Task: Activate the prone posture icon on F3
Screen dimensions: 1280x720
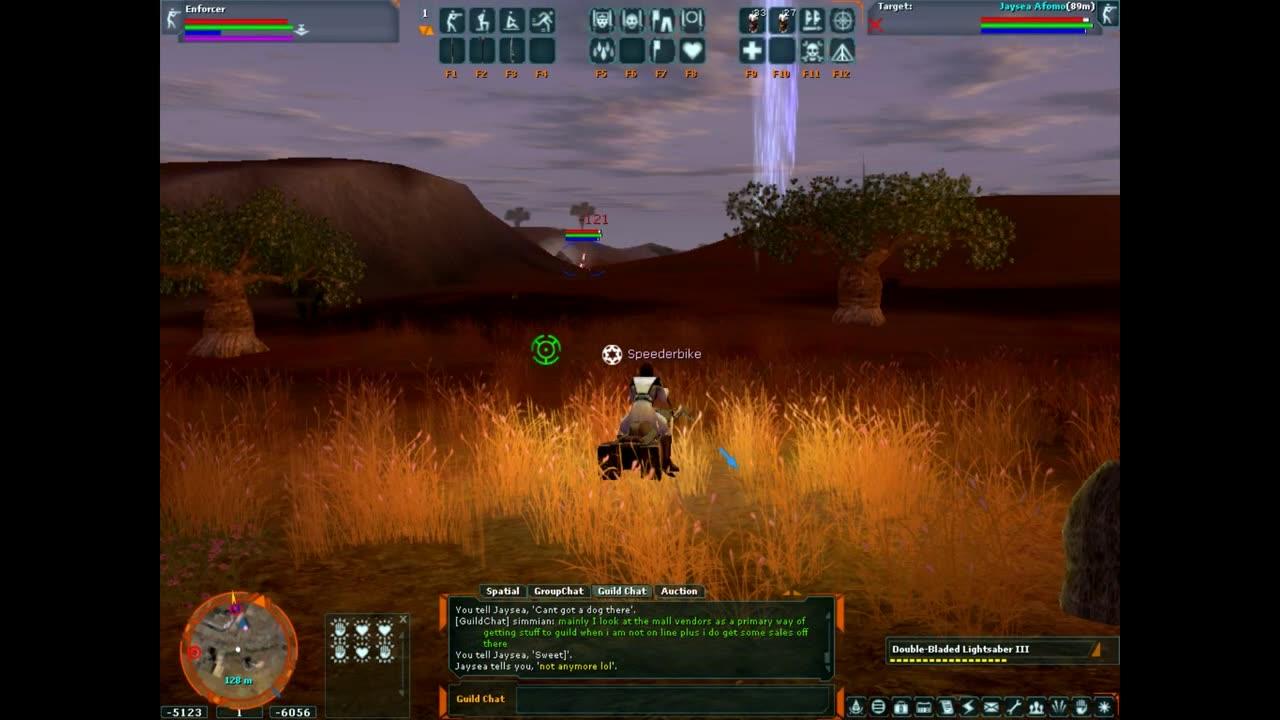Action: pyautogui.click(x=513, y=22)
